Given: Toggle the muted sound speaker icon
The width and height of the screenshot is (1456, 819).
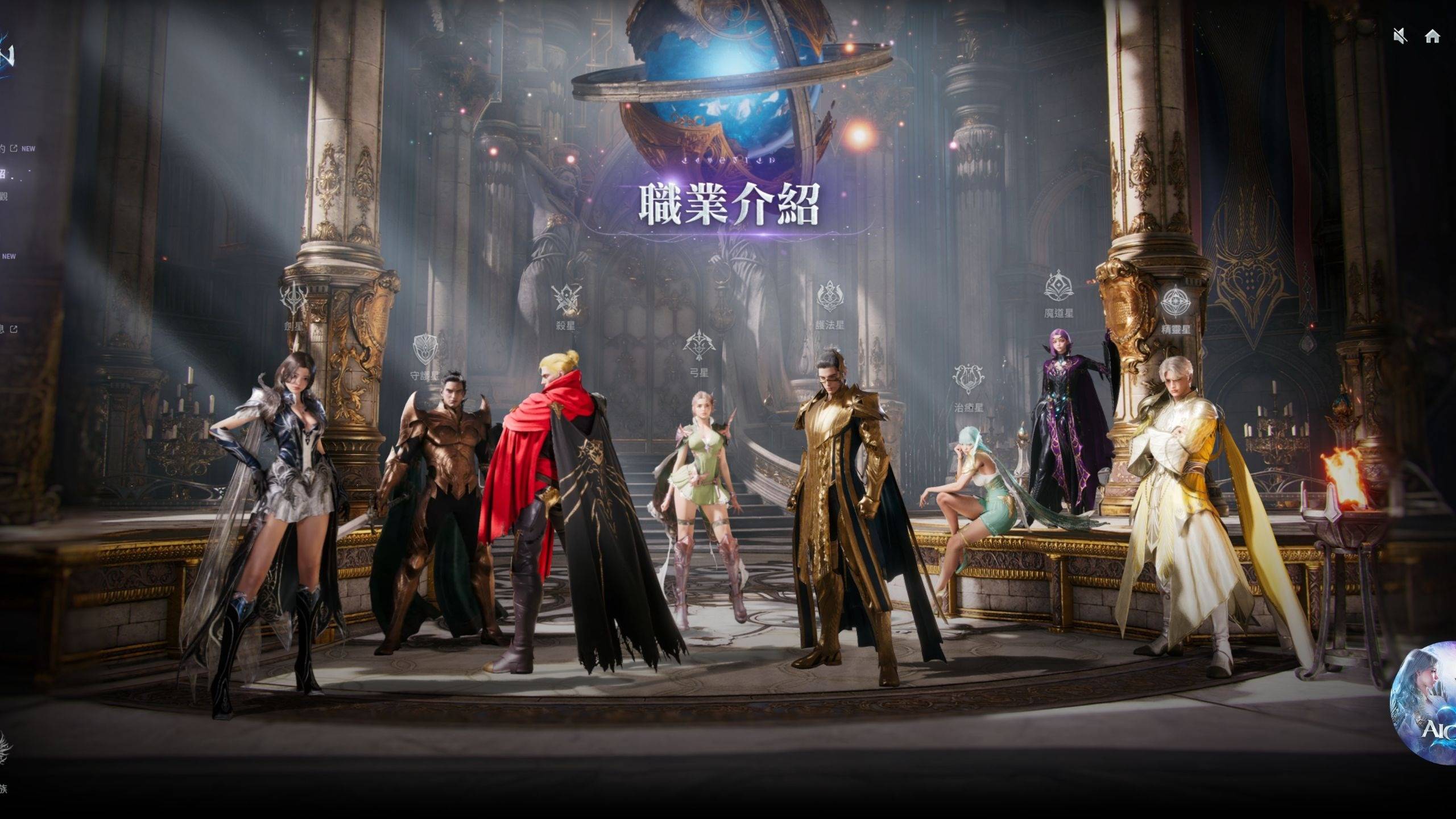Looking at the screenshot, I should 1400,36.
